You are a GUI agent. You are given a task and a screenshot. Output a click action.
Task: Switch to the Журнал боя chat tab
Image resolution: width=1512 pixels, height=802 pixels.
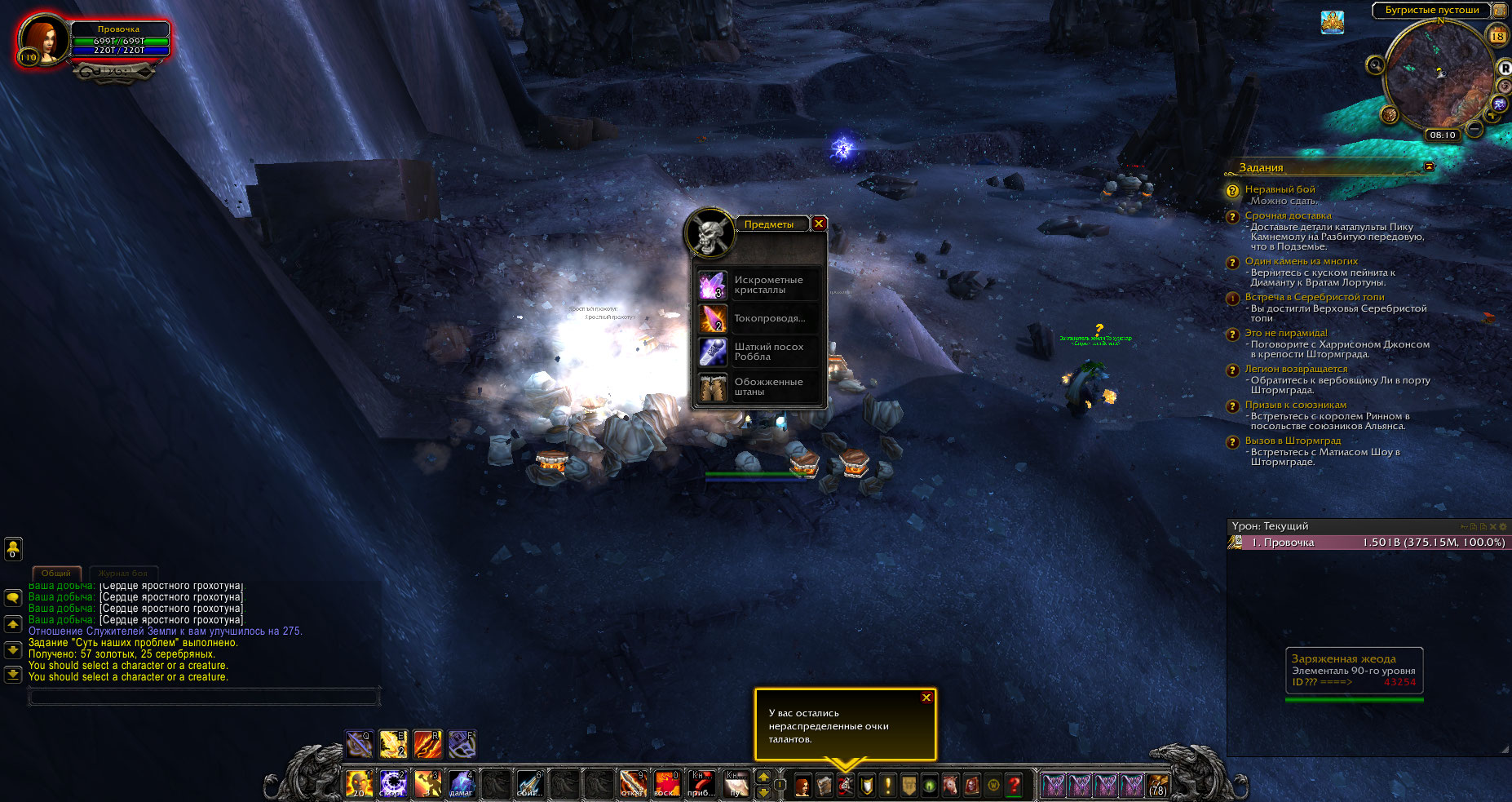tap(124, 573)
